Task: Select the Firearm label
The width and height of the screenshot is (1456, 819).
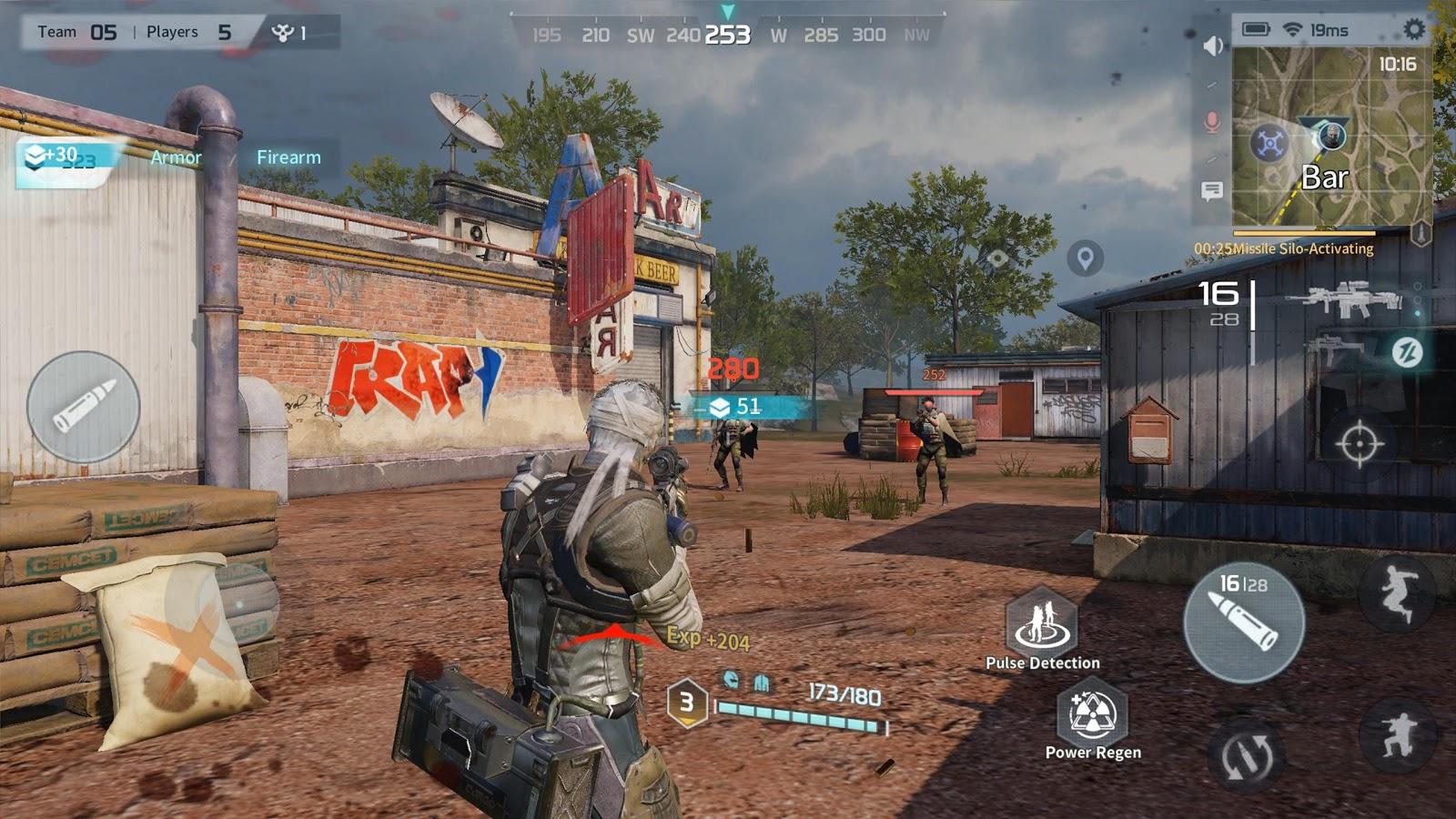Action: click(x=288, y=157)
